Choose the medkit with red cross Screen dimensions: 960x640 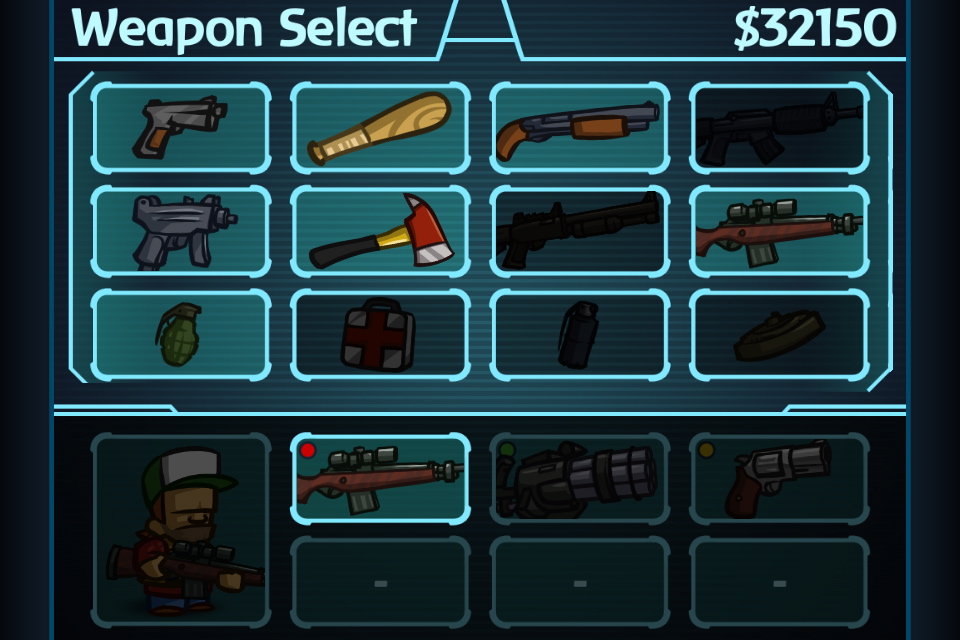(380, 335)
